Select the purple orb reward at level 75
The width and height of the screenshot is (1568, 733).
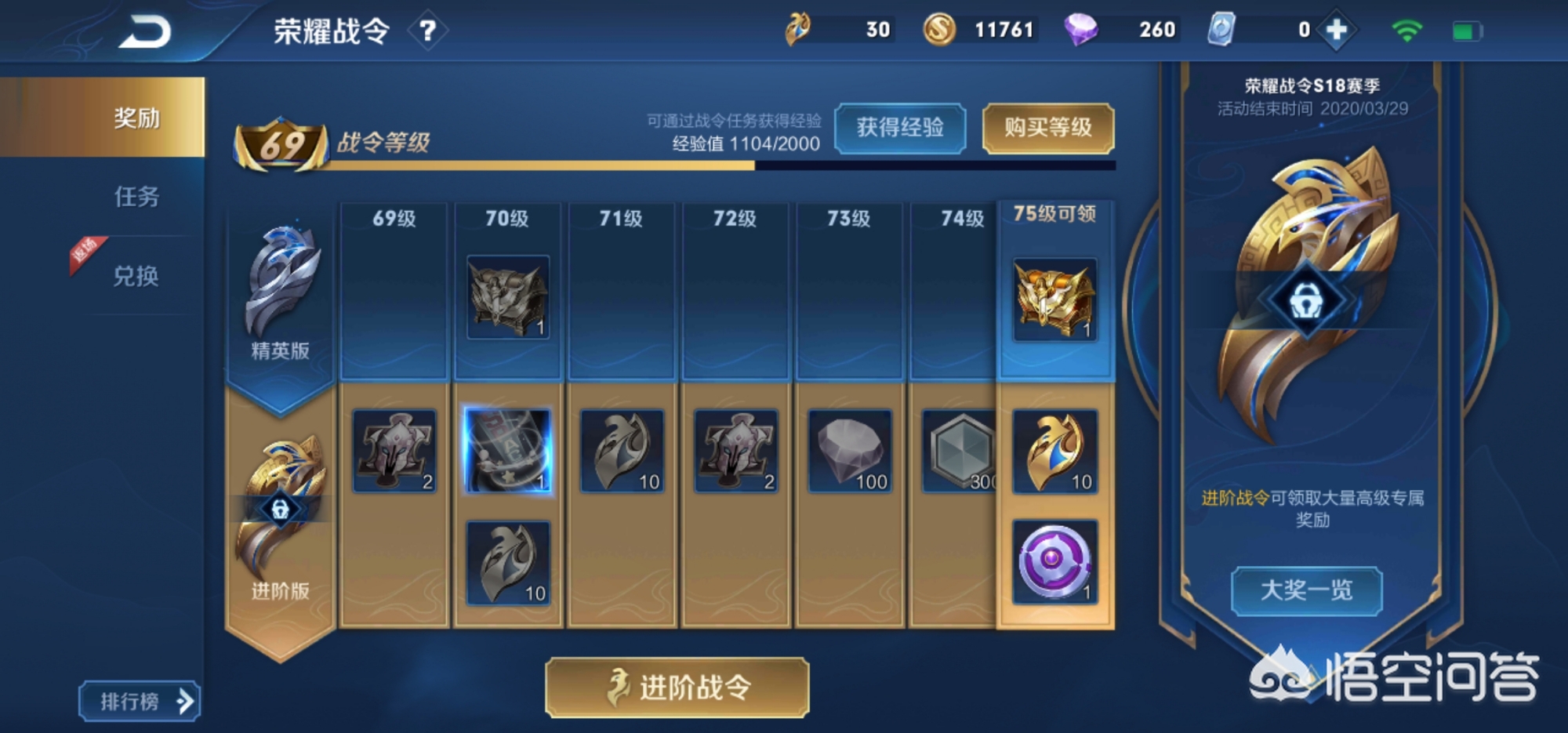[1054, 562]
